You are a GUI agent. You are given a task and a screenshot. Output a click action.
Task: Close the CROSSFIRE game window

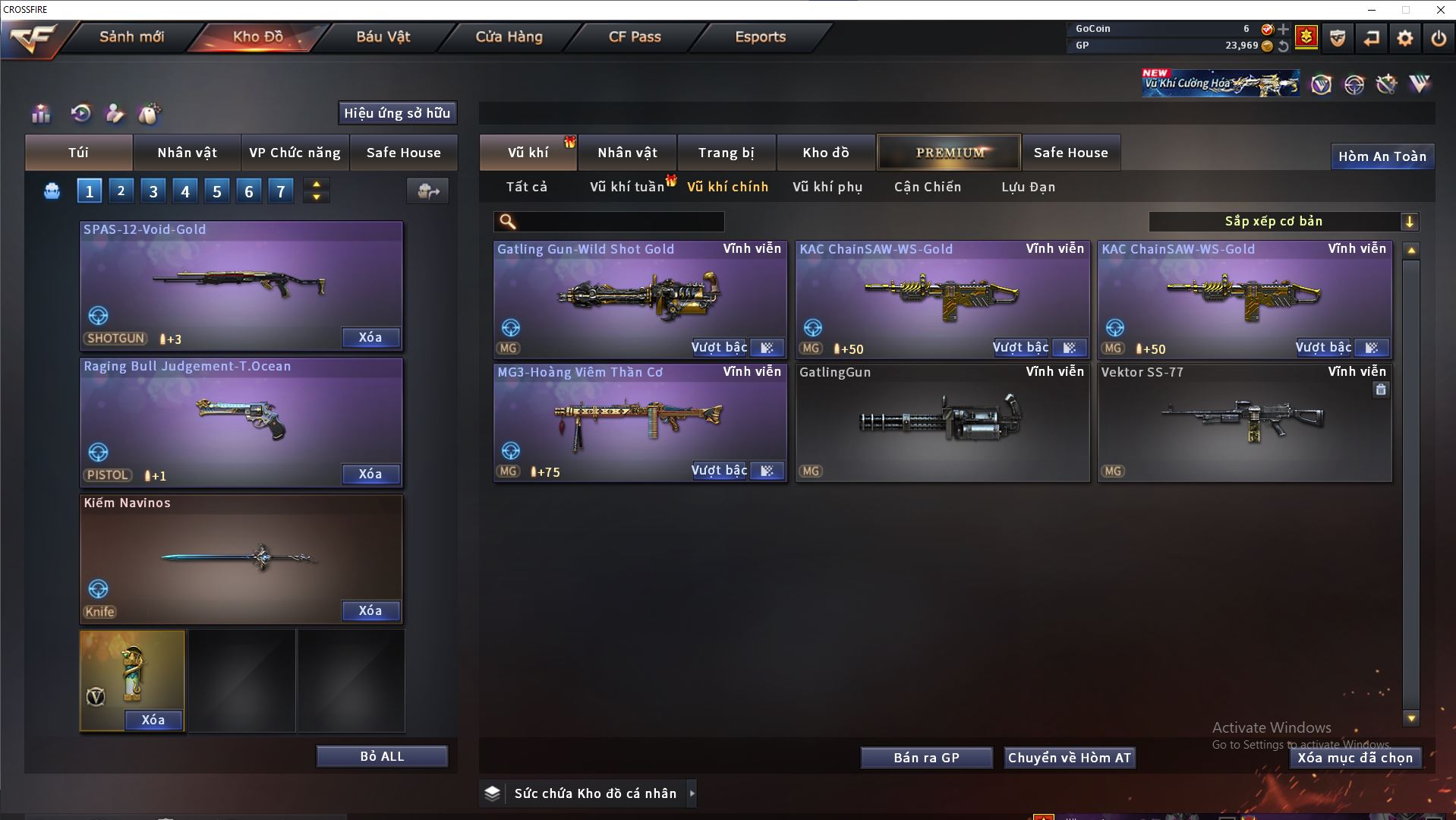pyautogui.click(x=1440, y=10)
